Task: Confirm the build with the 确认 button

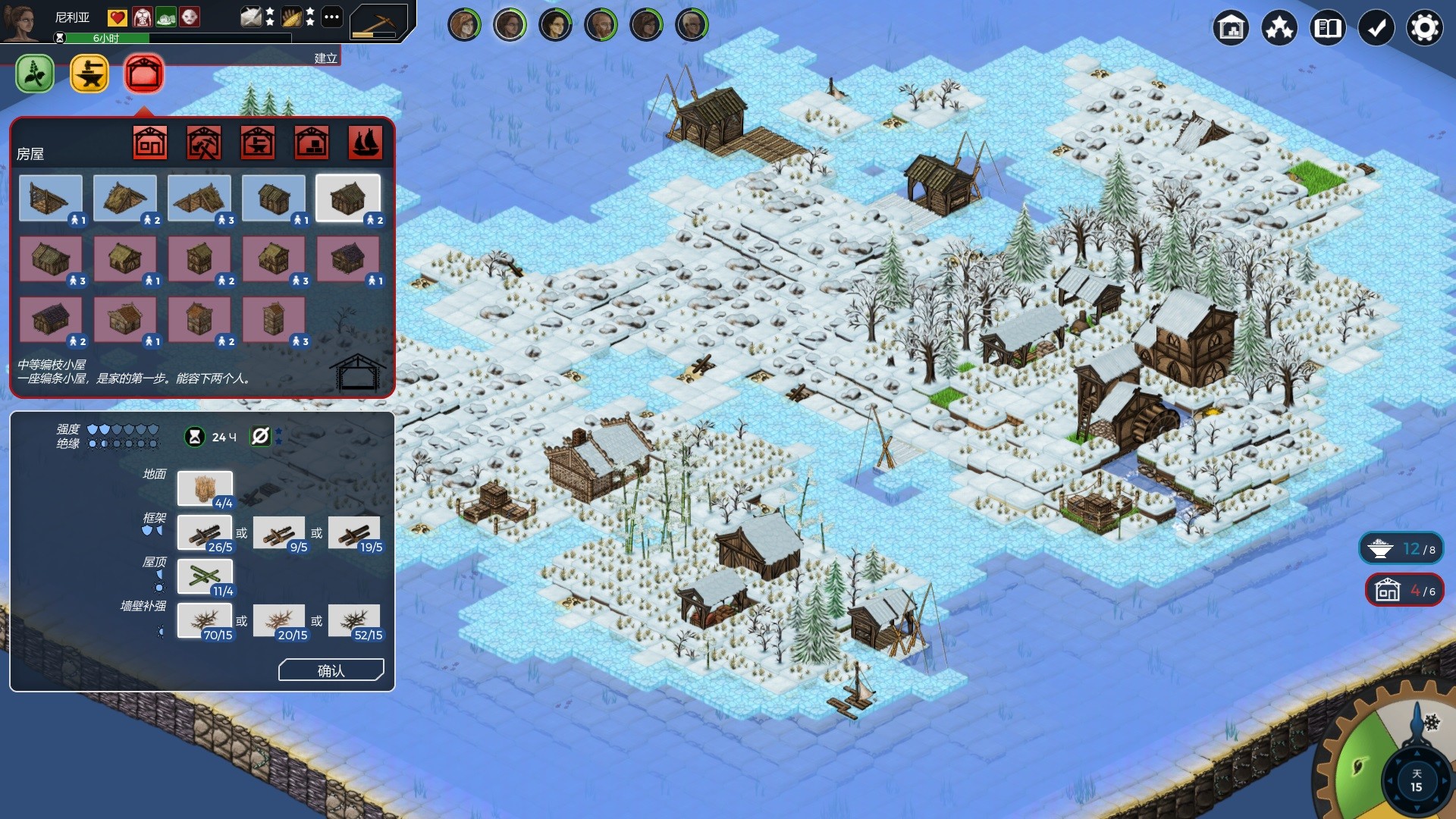Action: click(331, 670)
